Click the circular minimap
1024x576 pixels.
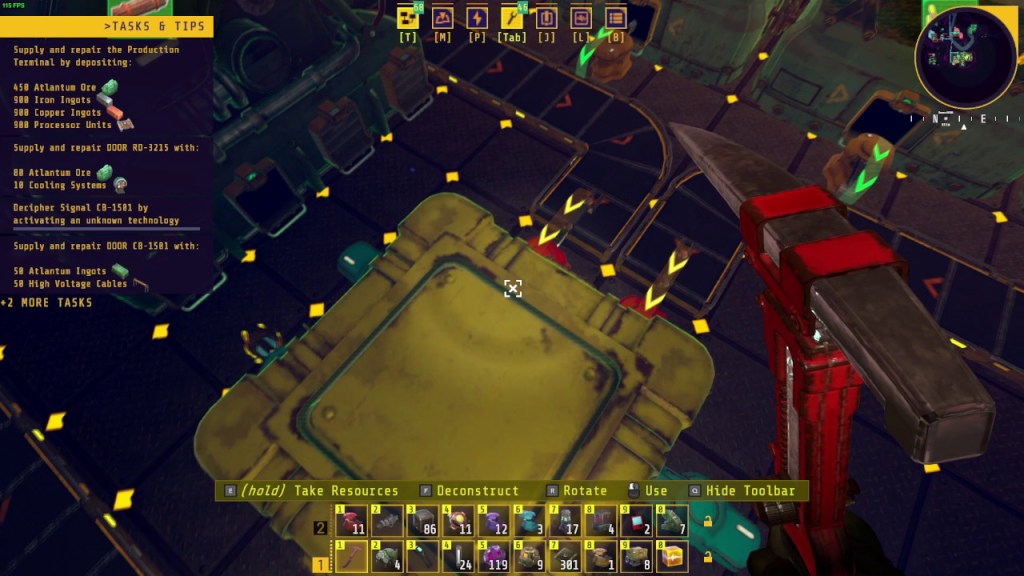(x=965, y=57)
